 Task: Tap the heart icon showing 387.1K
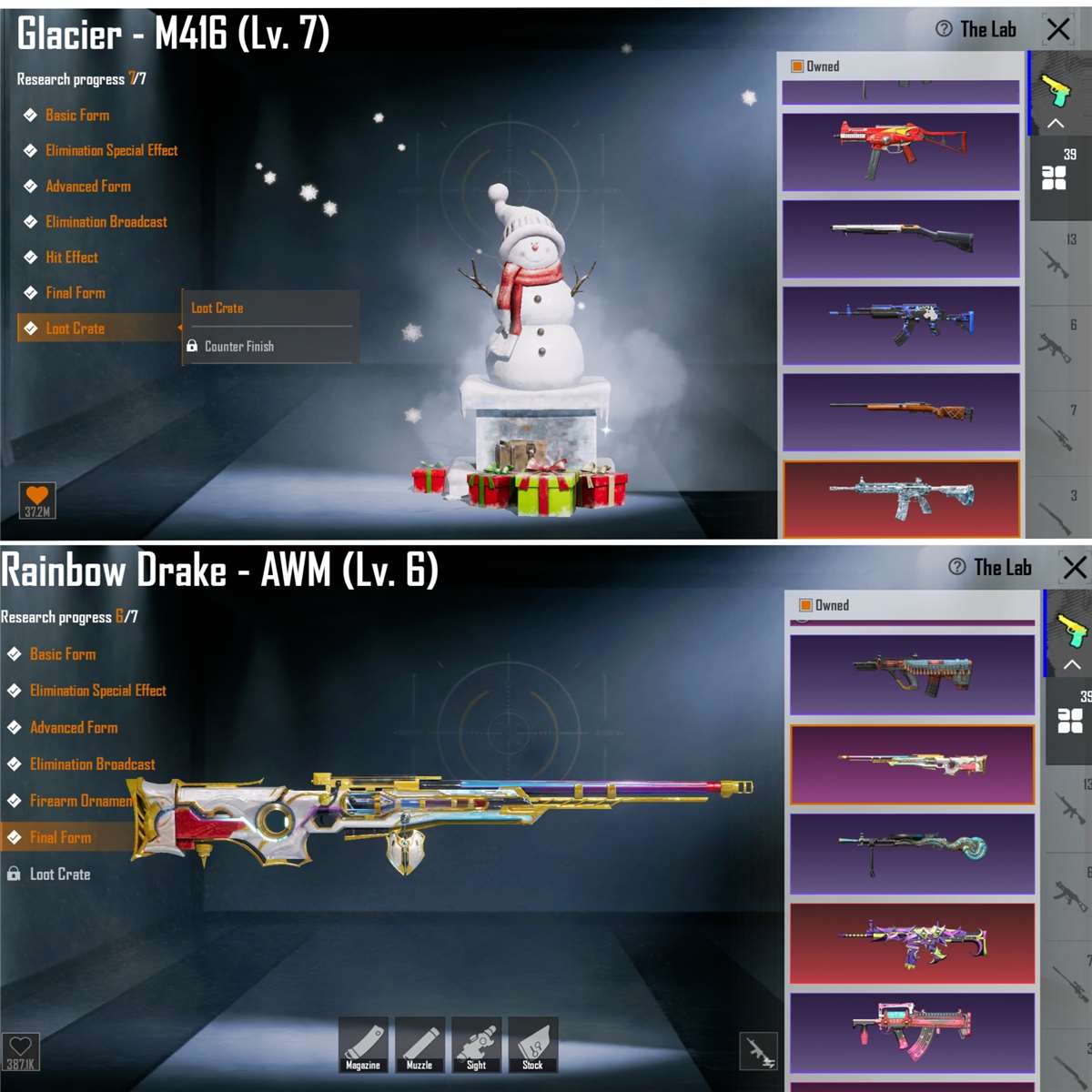21,1051
